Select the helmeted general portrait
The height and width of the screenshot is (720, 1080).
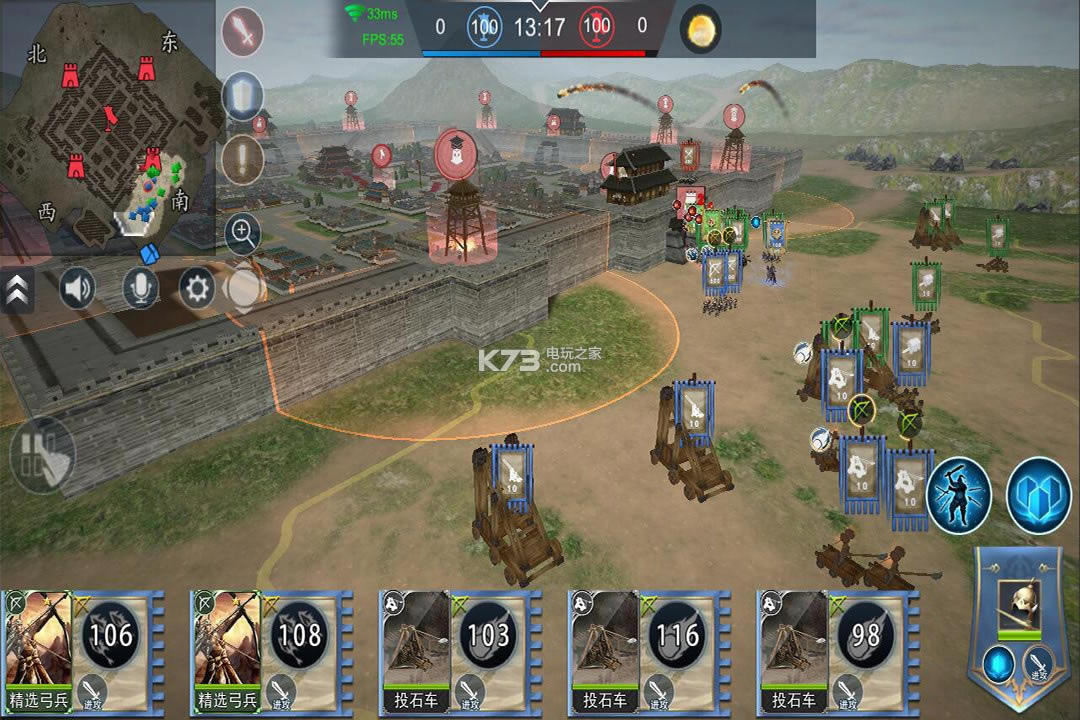click(x=1019, y=603)
